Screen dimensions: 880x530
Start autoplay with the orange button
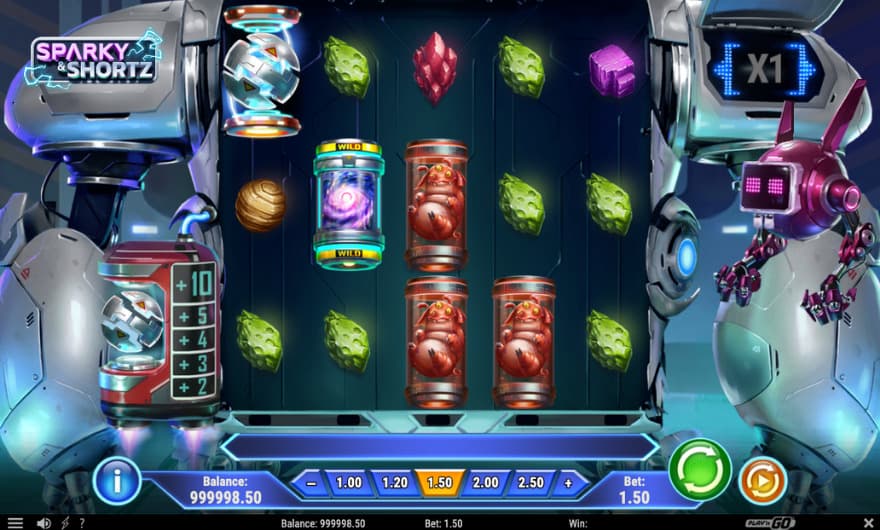[x=763, y=481]
